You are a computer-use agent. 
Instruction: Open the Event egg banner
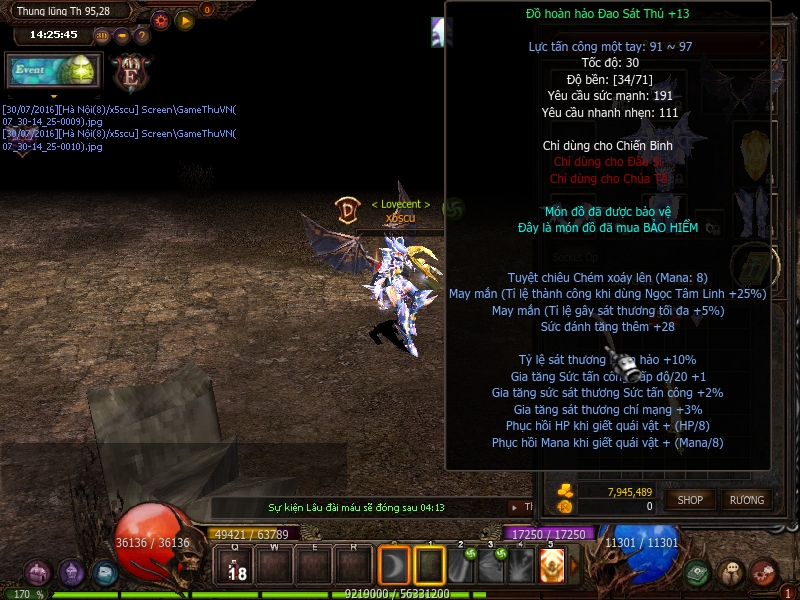point(53,71)
